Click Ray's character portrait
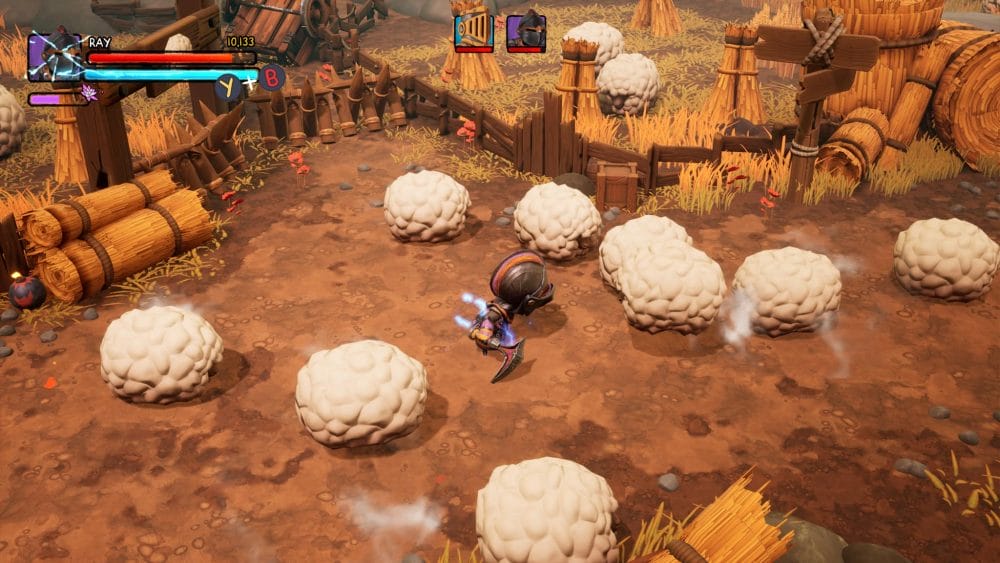Viewport: 1000px width, 563px height. tap(54, 56)
